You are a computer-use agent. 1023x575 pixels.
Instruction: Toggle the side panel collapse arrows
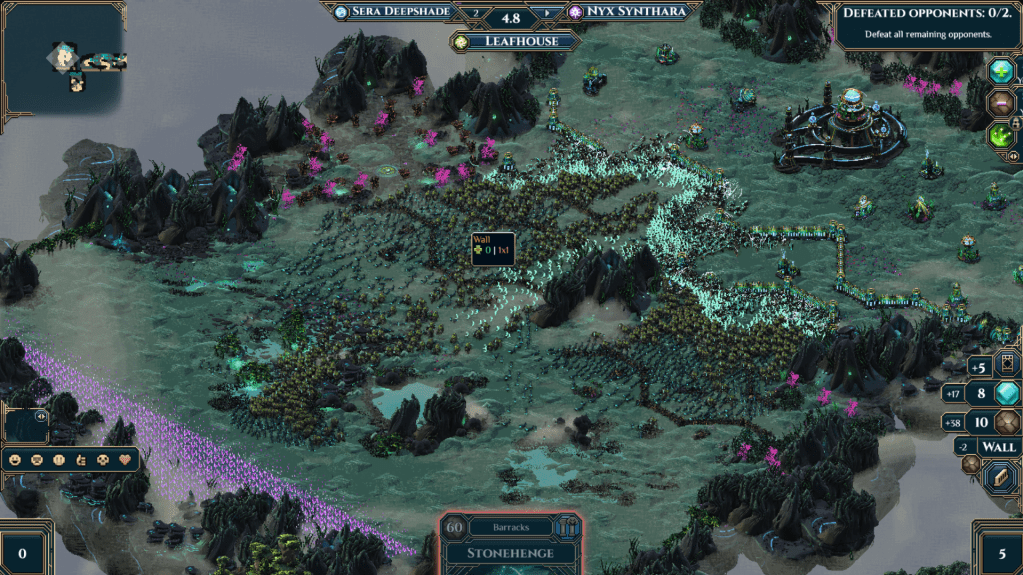[x=1014, y=155]
